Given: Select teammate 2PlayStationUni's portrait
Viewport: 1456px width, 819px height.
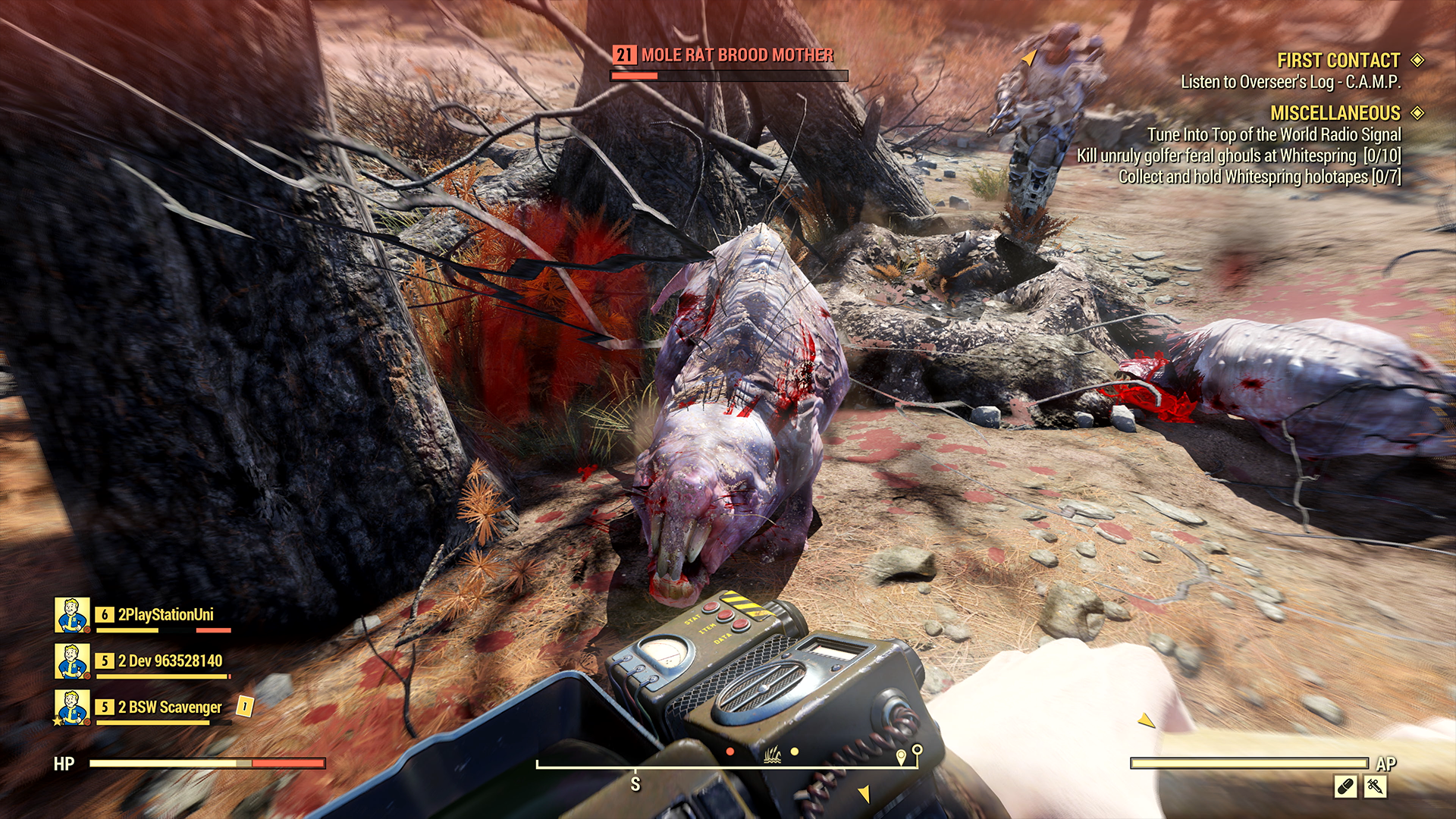Looking at the screenshot, I should [72, 614].
